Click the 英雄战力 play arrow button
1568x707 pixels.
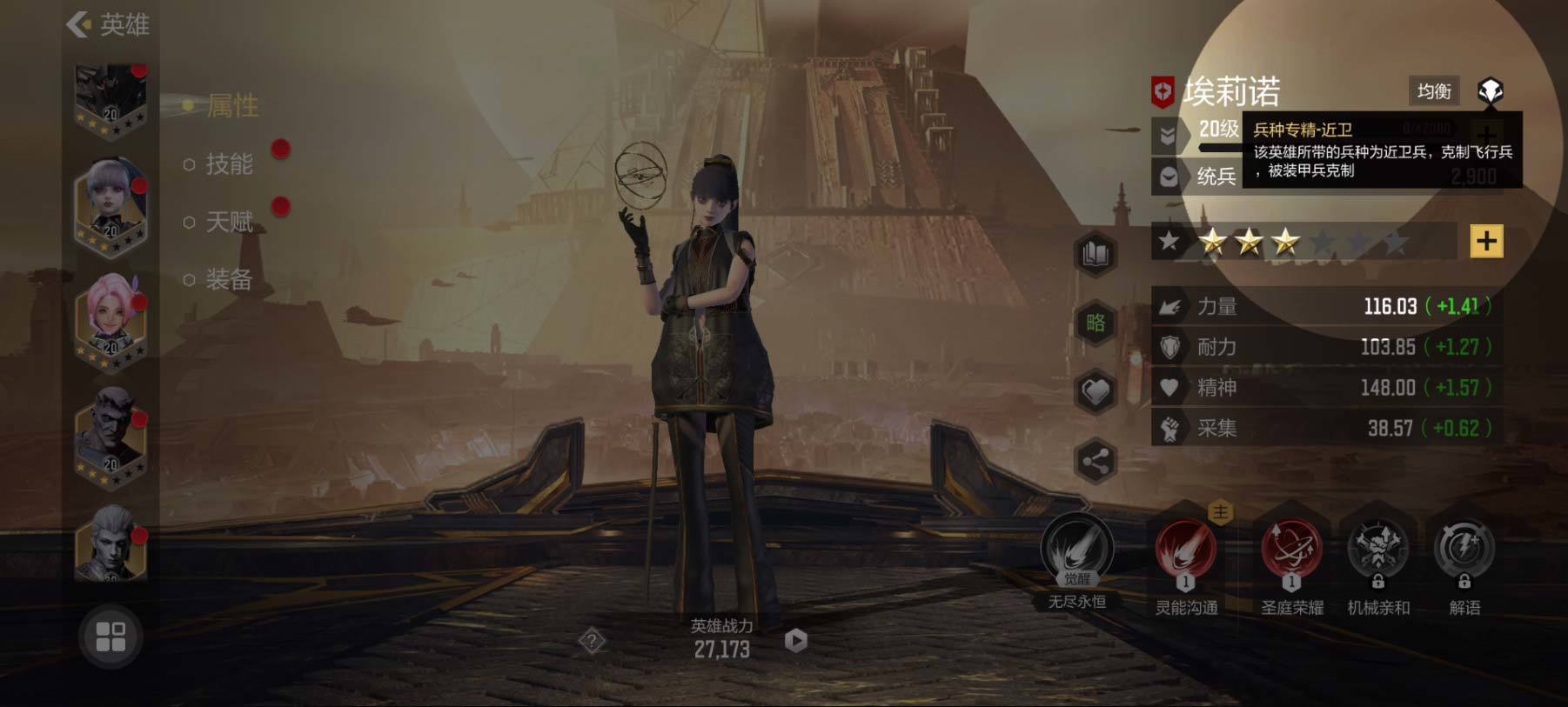[795, 641]
